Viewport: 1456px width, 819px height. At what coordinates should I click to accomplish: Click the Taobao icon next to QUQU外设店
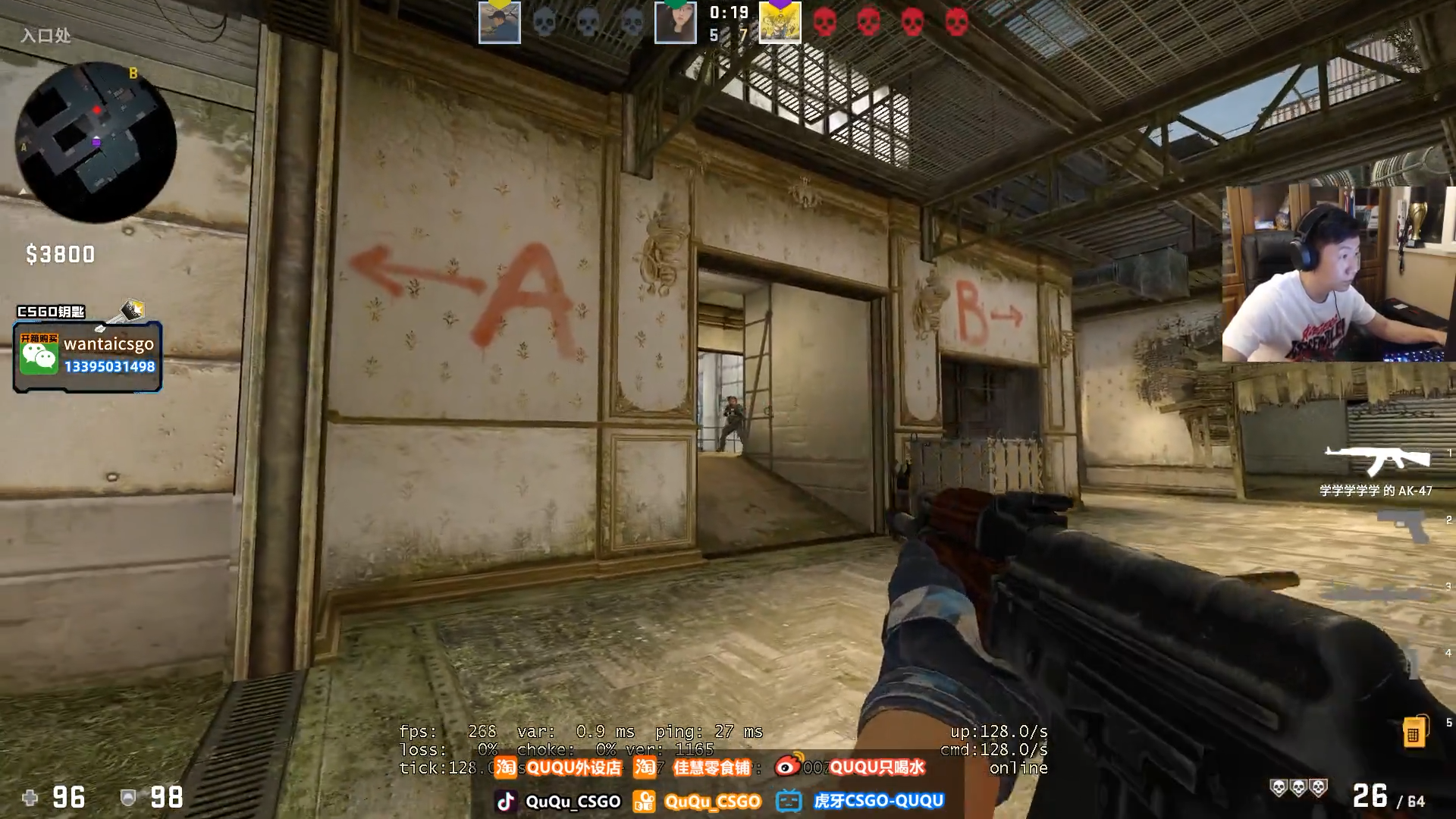[x=506, y=767]
